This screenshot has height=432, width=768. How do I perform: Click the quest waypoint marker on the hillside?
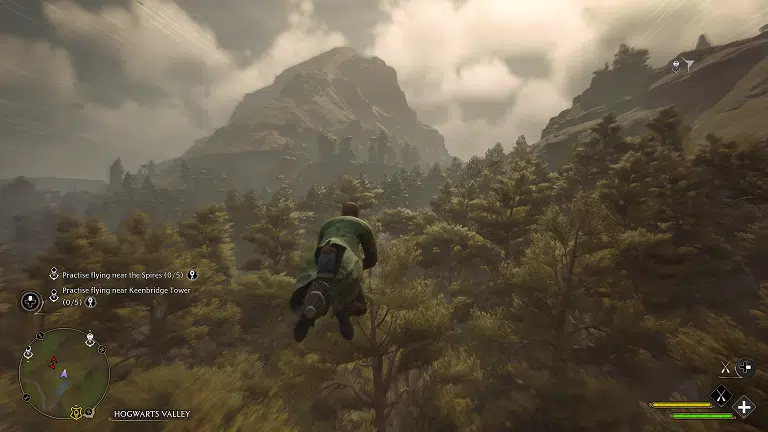pos(676,66)
